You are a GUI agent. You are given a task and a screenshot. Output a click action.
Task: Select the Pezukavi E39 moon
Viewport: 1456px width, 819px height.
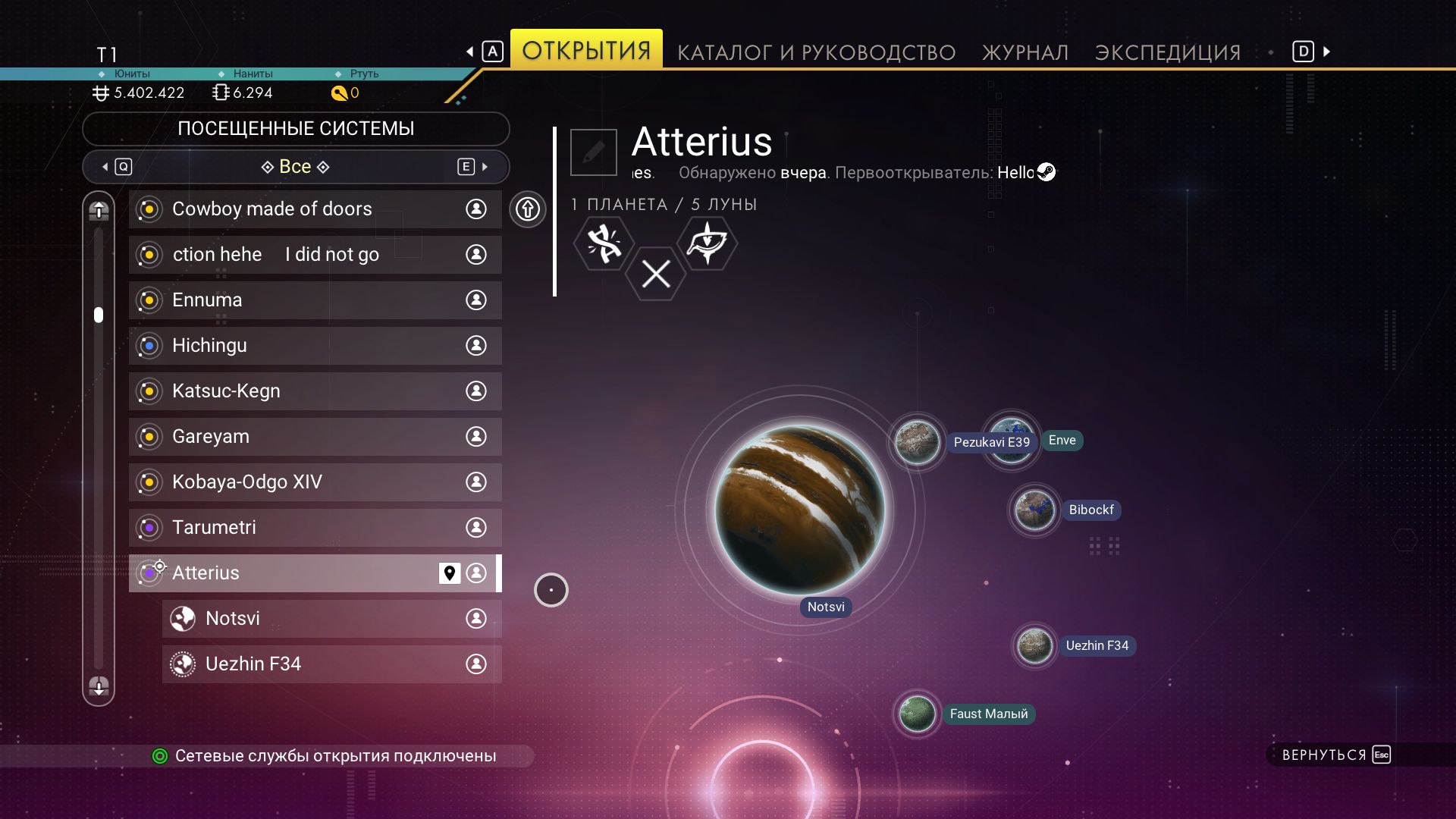917,441
